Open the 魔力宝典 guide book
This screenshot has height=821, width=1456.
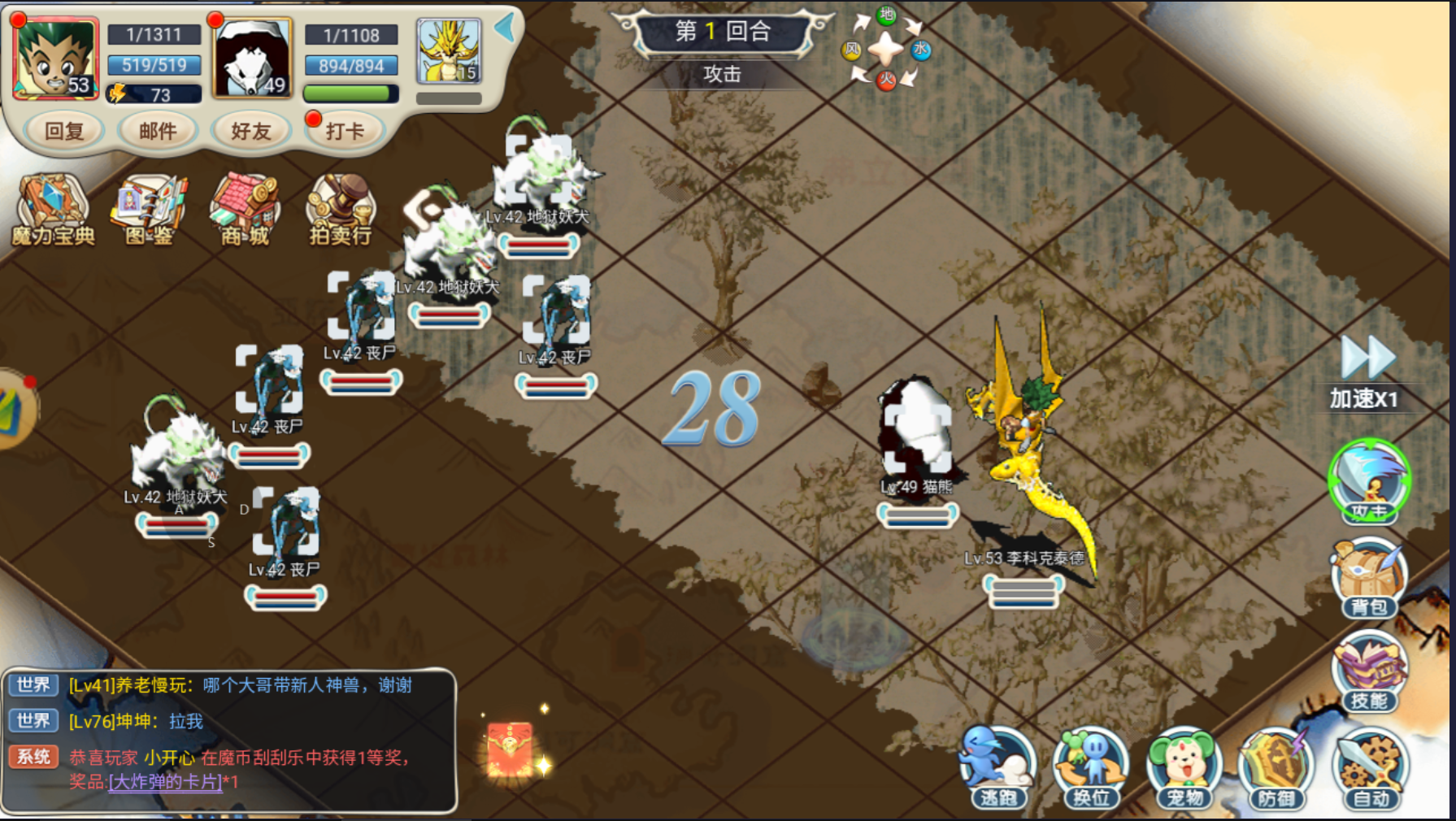coord(53,210)
